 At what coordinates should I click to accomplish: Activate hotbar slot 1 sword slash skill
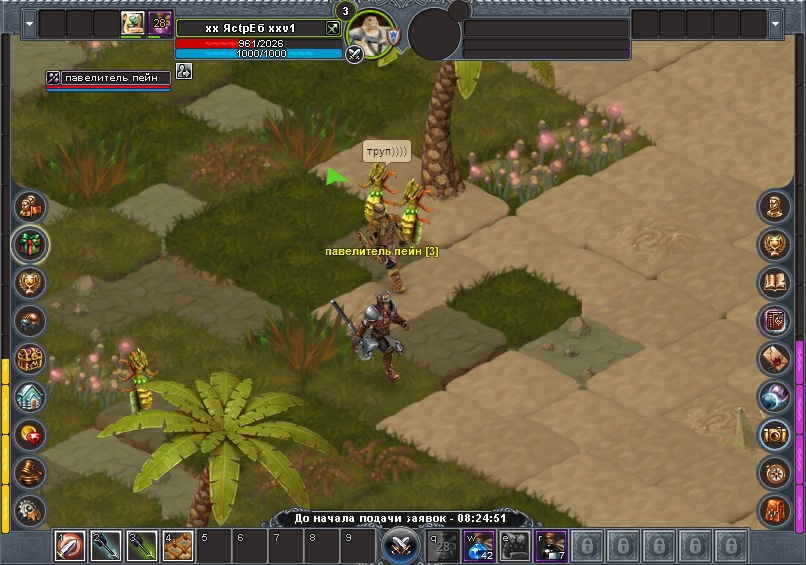point(71,546)
